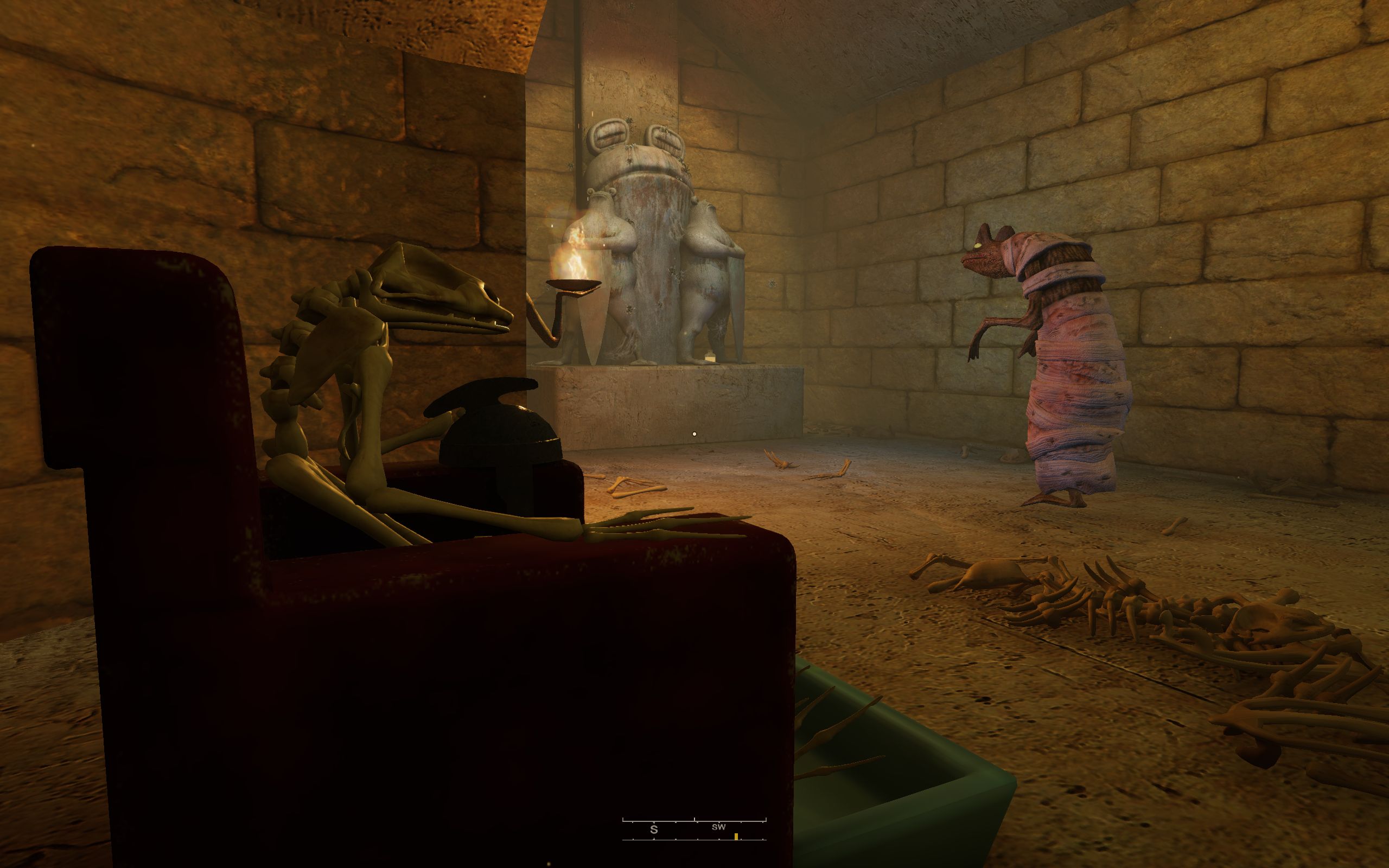
Task: Select the yellow marker on the compass
Action: click(x=736, y=837)
